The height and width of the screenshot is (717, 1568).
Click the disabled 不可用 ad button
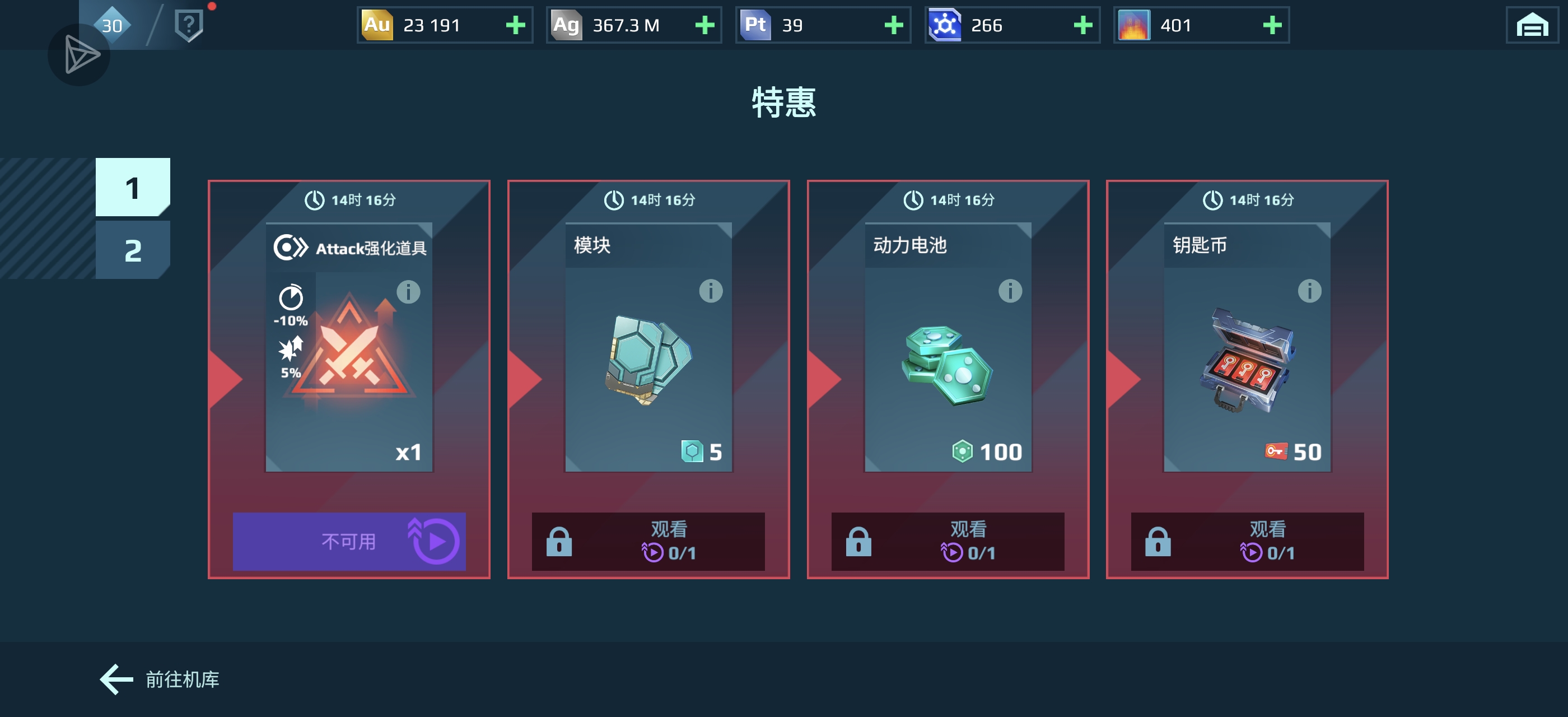click(349, 541)
